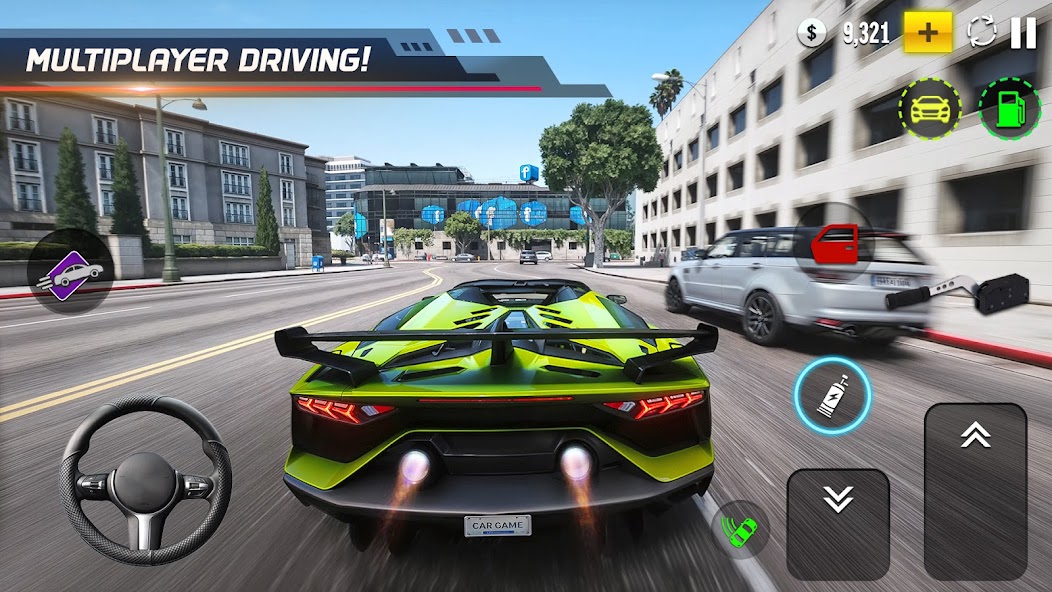1052x592 pixels.
Task: Pull the handbrake lever
Action: click(x=958, y=291)
